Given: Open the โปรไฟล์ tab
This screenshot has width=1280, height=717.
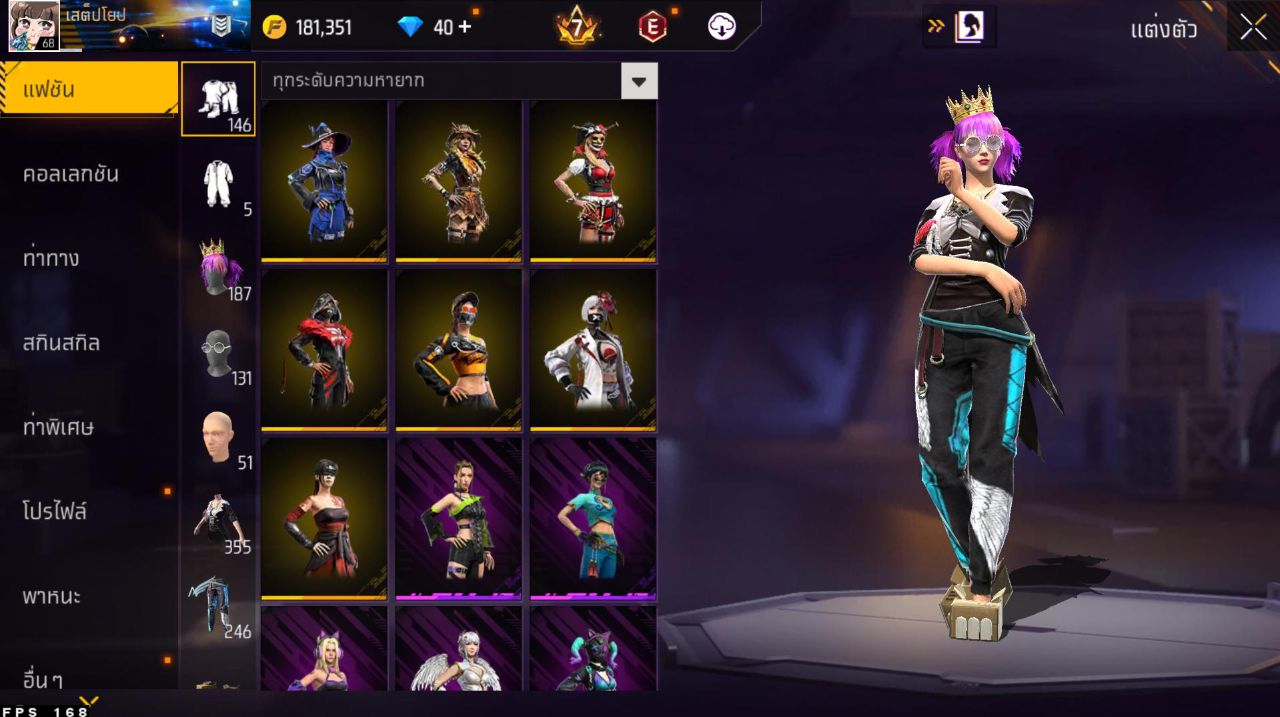Looking at the screenshot, I should coord(55,512).
